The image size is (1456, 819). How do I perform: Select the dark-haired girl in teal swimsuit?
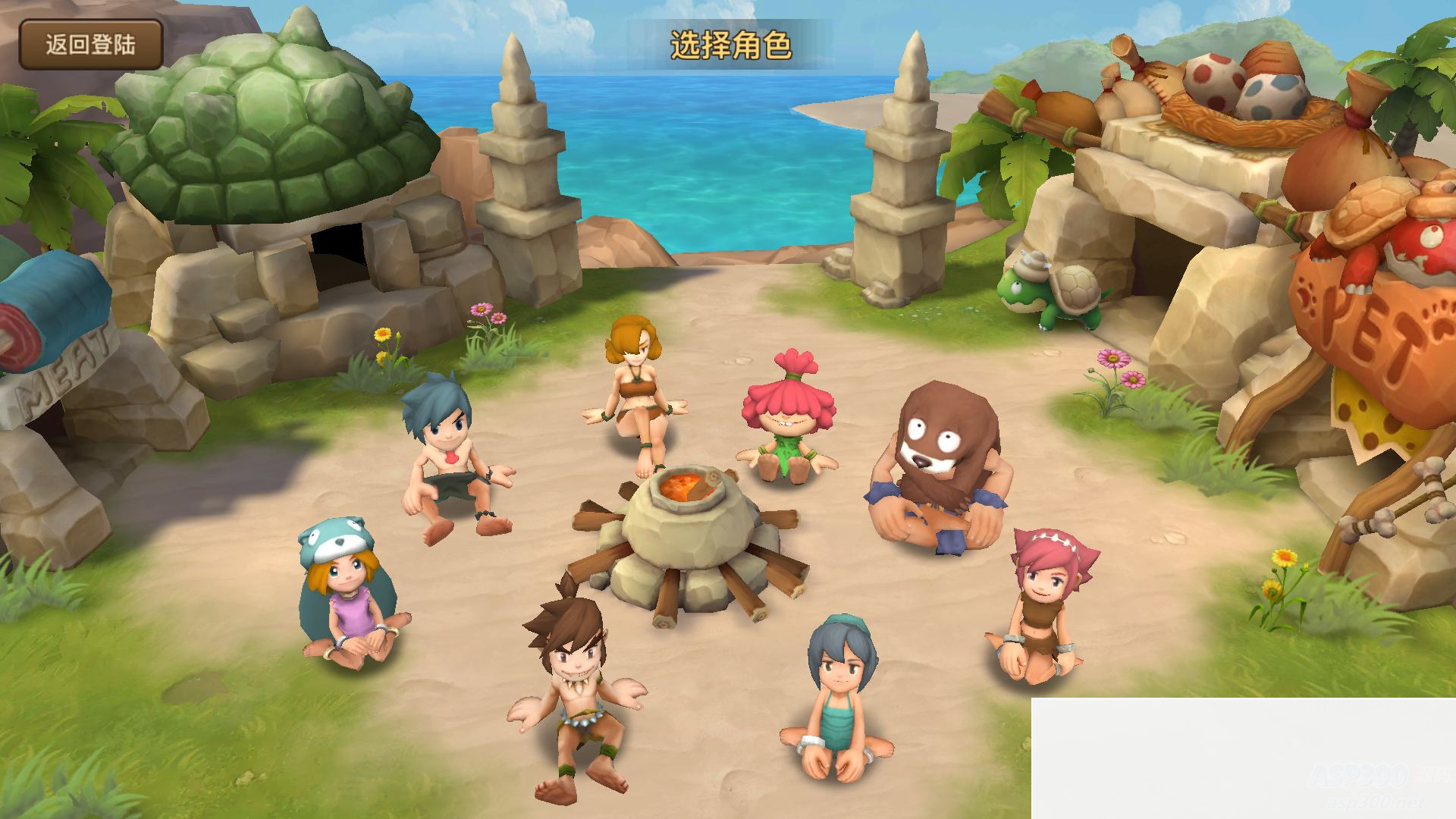click(x=835, y=698)
